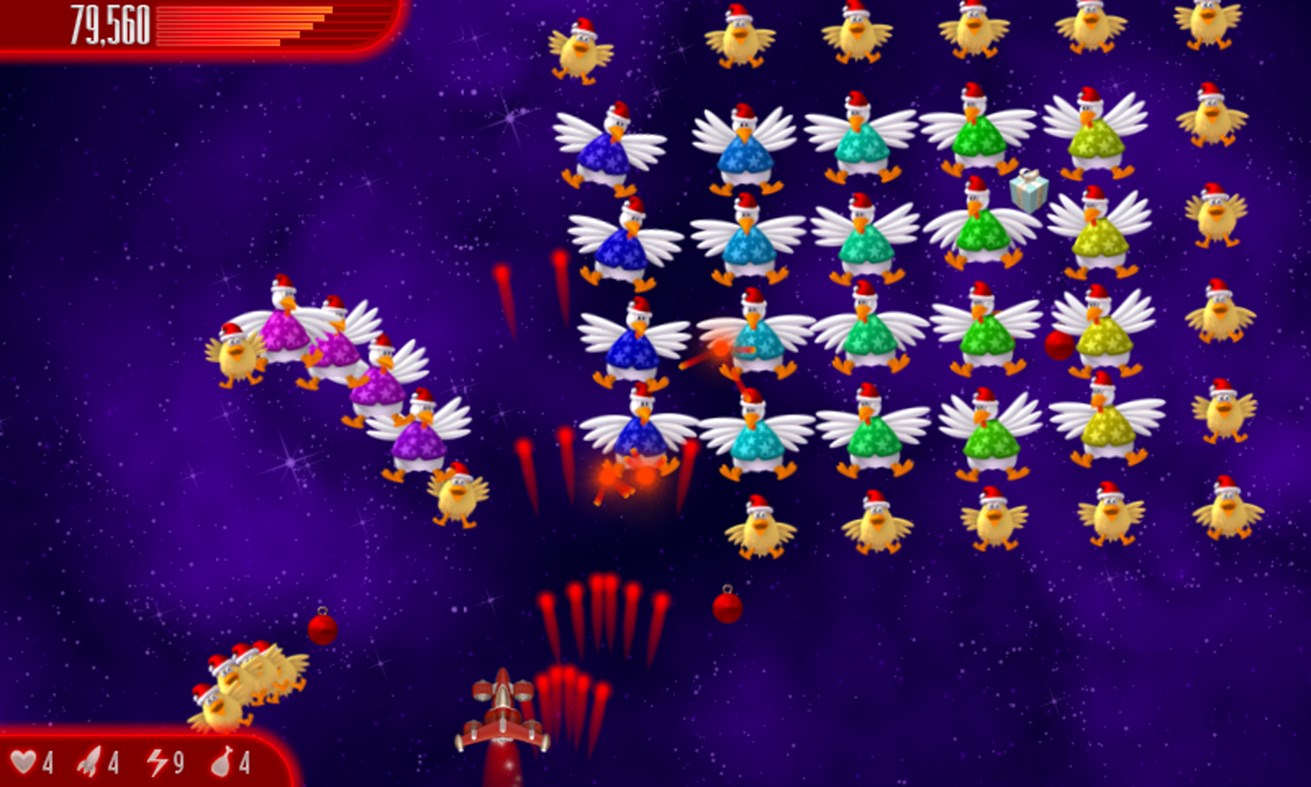Click the rocket missile icon in the HUD
The height and width of the screenshot is (787, 1311).
tap(90, 762)
